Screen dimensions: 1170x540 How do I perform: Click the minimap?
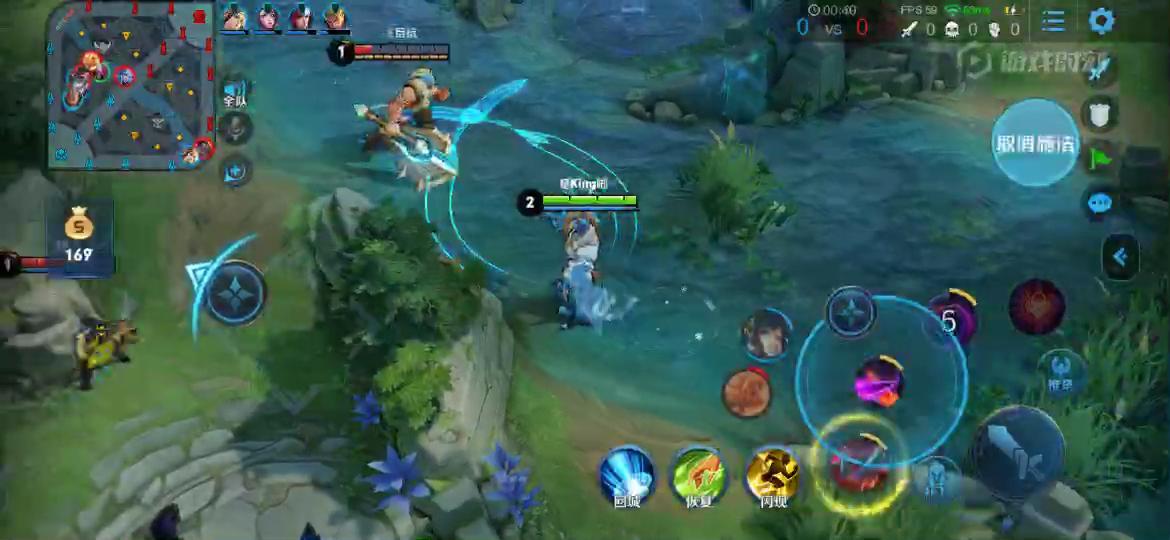130,85
